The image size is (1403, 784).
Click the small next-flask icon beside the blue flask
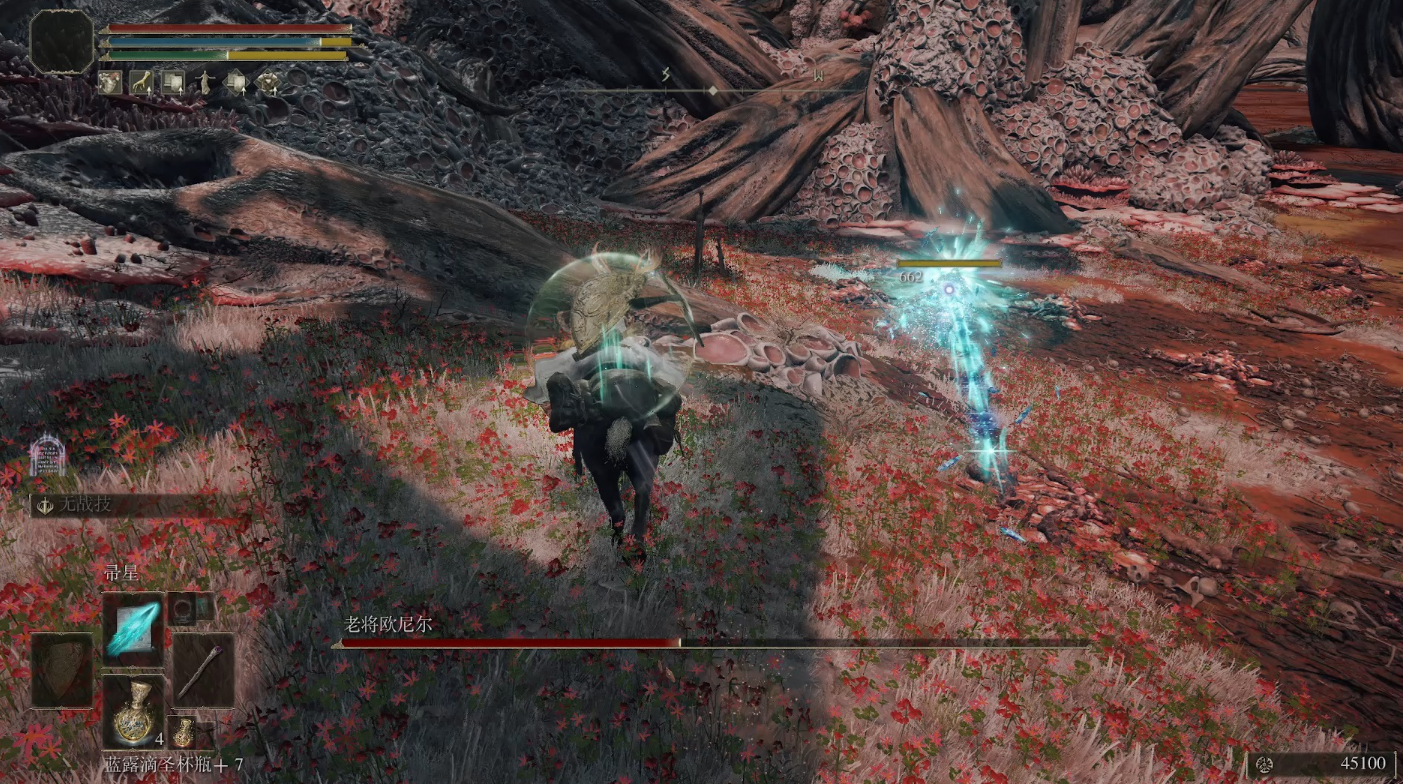(183, 733)
